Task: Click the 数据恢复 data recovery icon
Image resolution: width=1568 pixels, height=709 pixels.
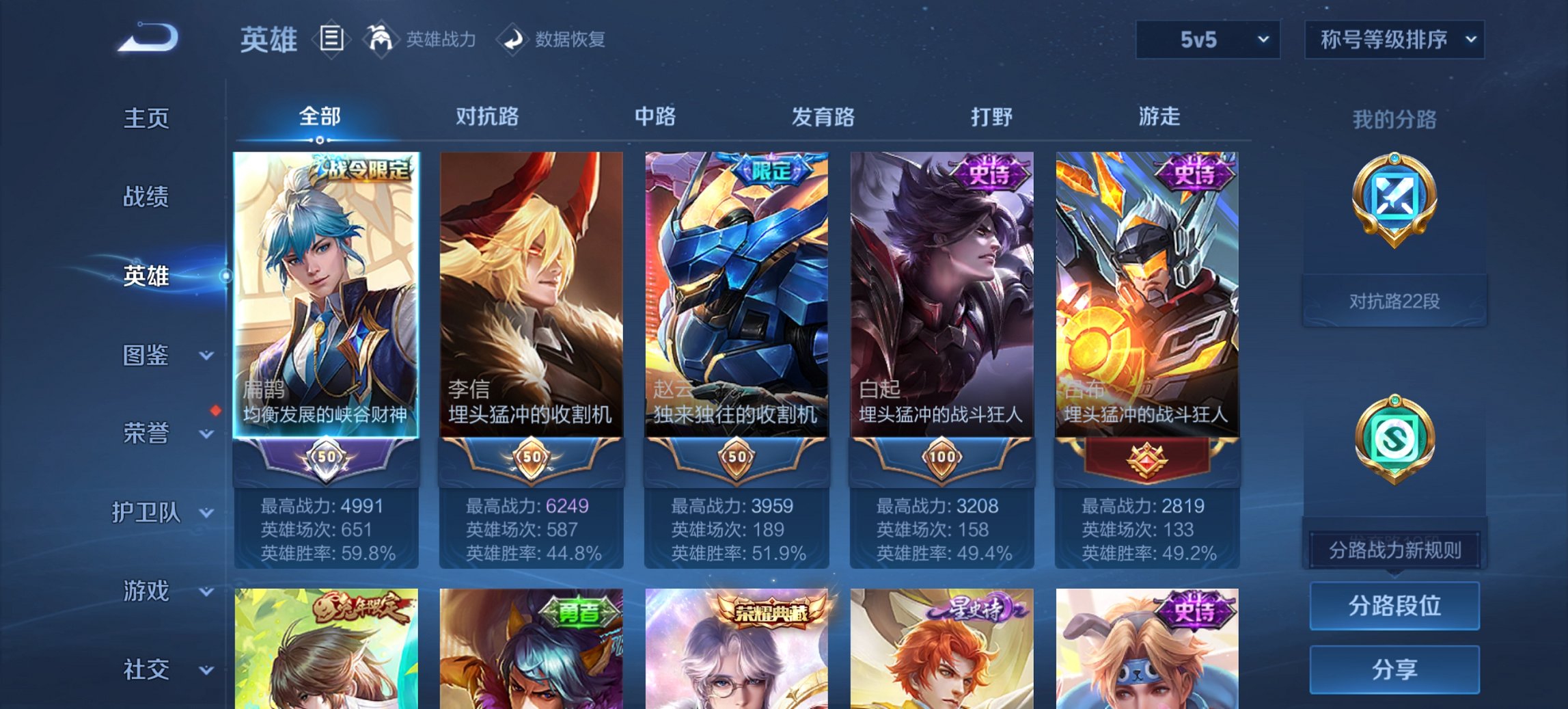Action: click(512, 39)
